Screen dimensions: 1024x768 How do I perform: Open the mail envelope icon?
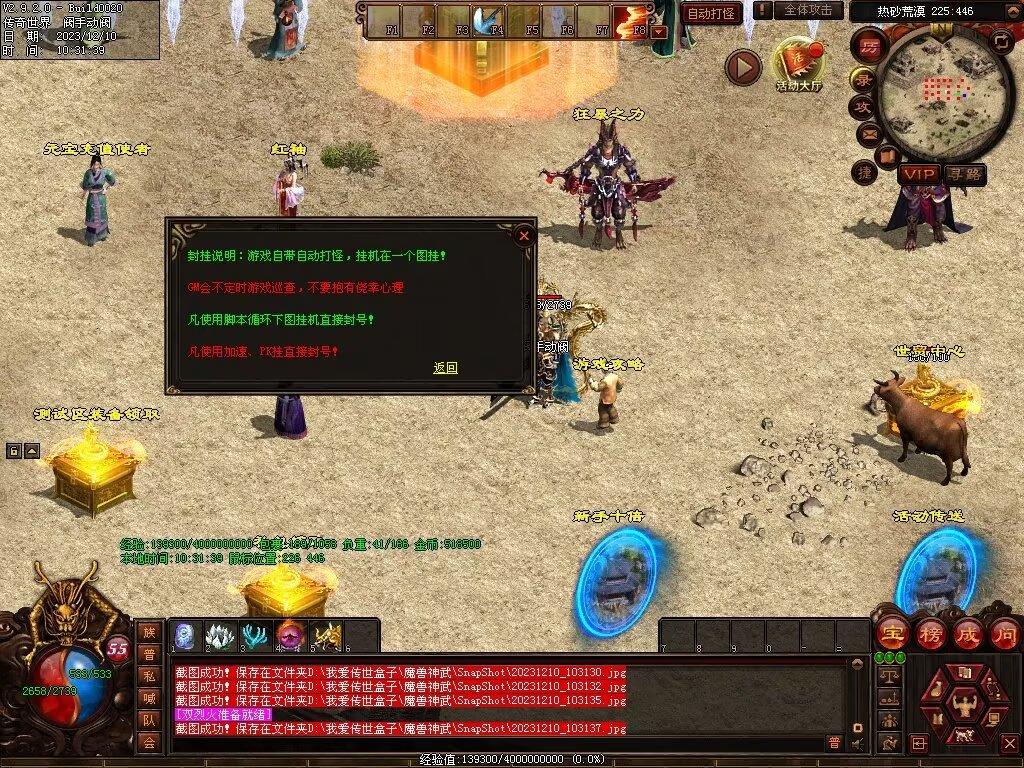[x=867, y=133]
